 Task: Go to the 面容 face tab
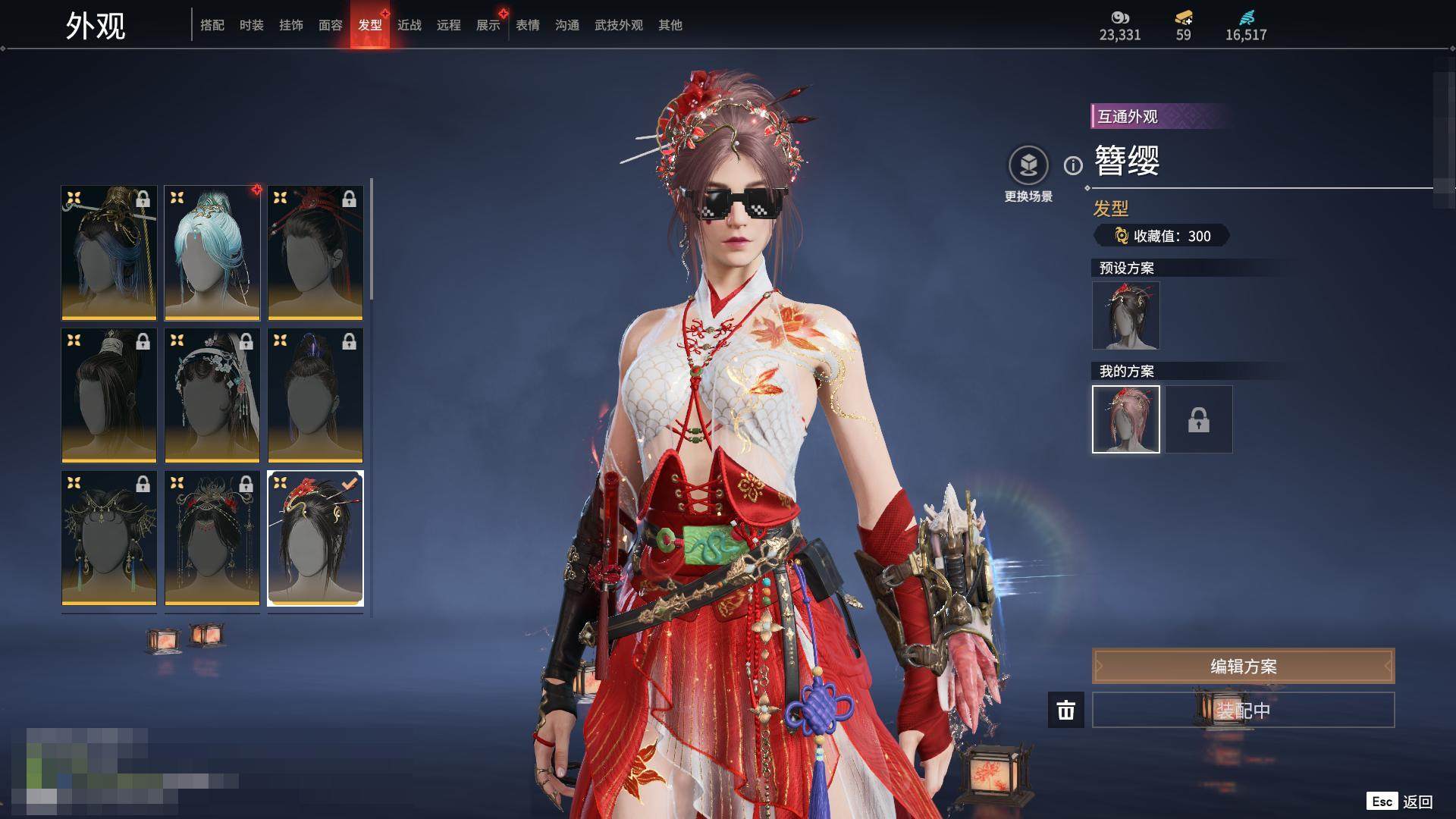click(331, 25)
